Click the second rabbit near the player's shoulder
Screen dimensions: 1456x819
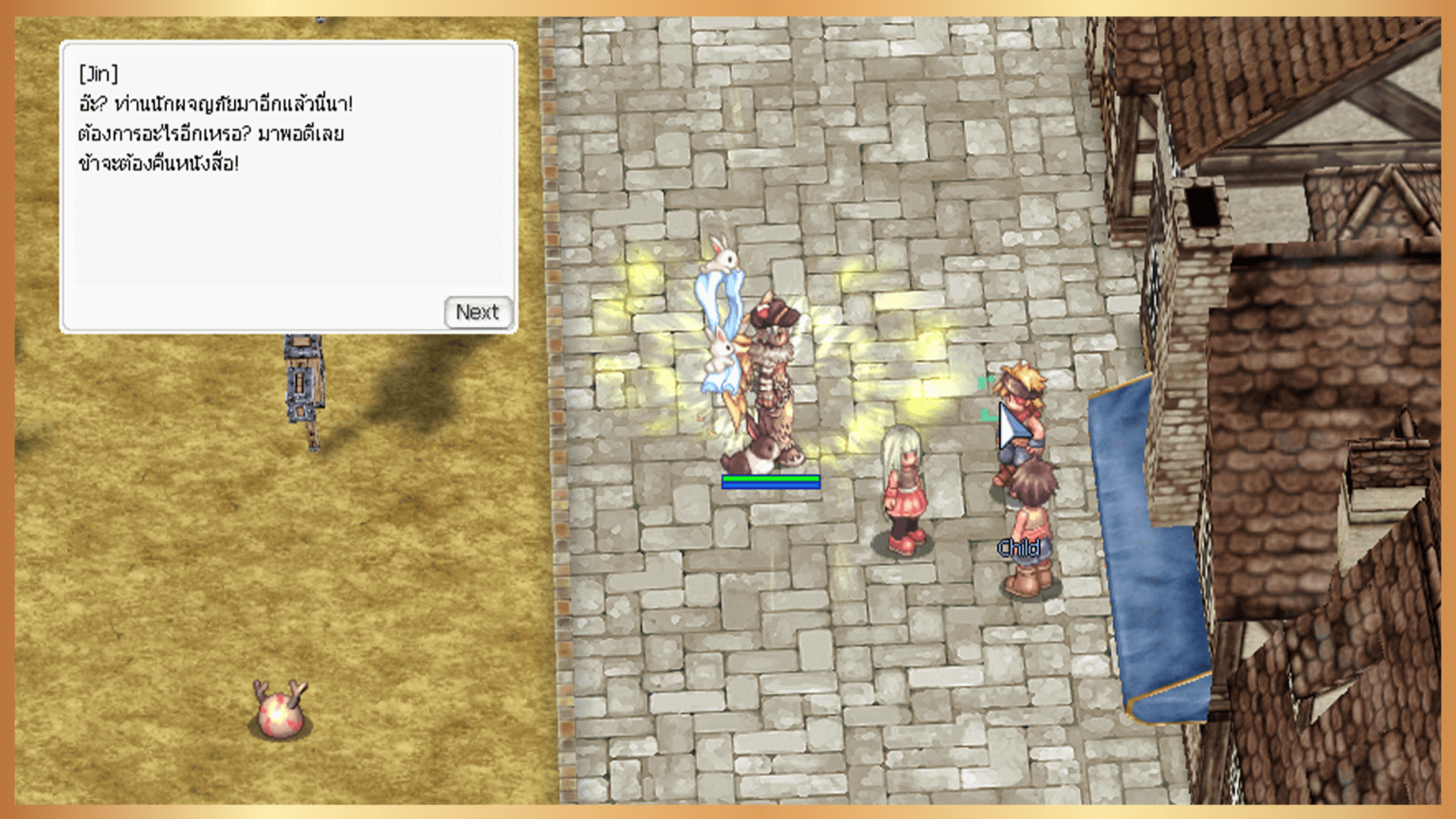pyautogui.click(x=718, y=351)
